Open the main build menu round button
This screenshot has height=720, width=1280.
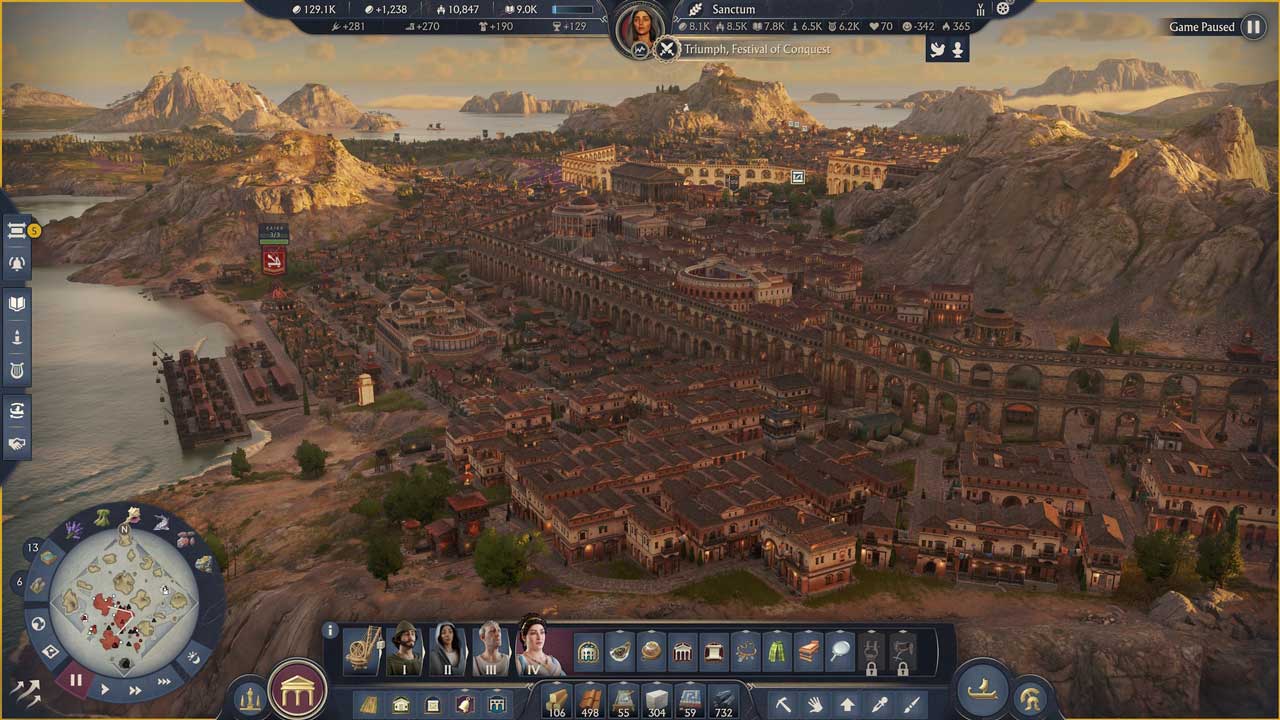click(x=297, y=689)
